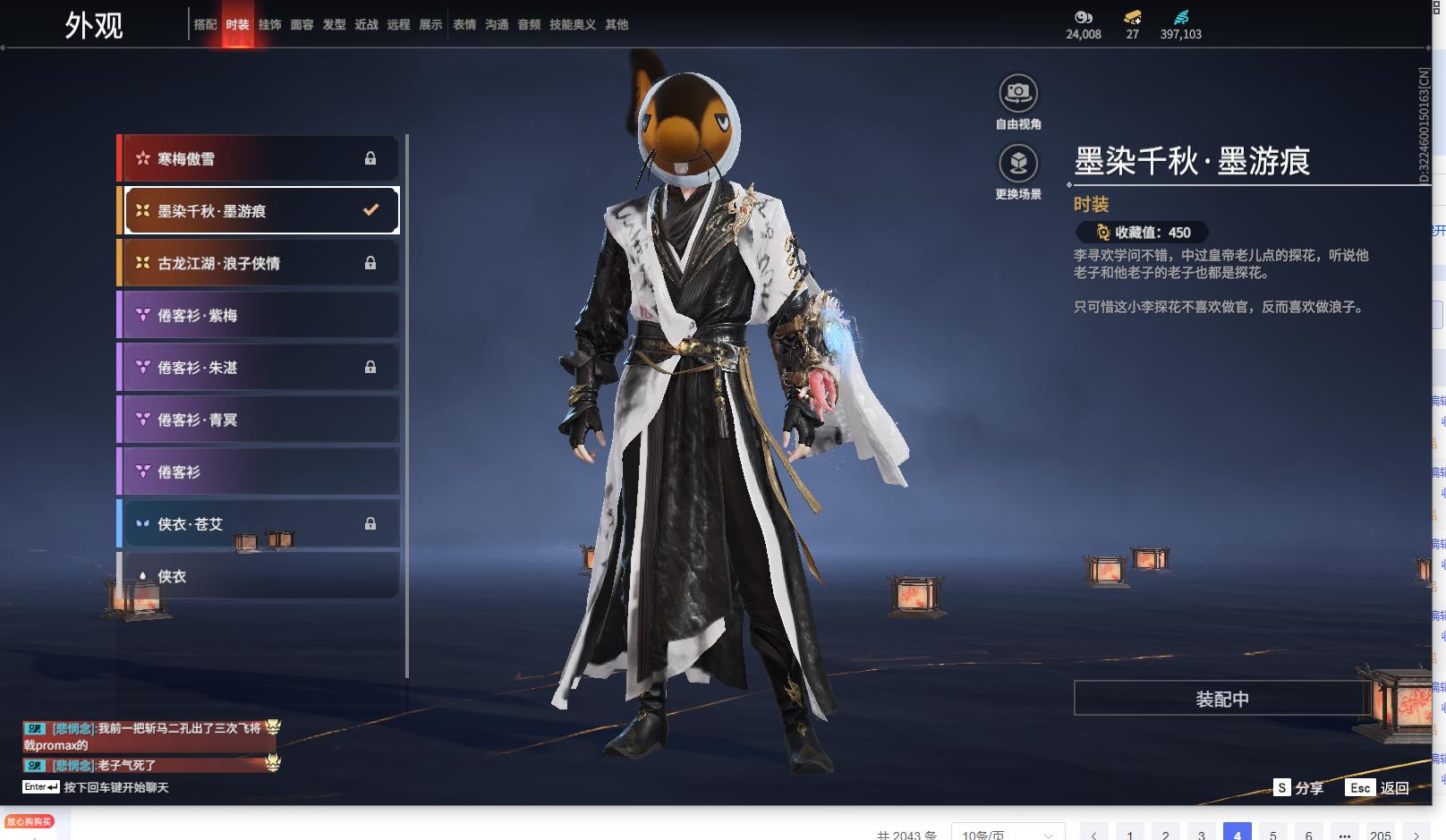
Task: Choose the 倦客衫·青冥 outfit
Action: pos(259,420)
